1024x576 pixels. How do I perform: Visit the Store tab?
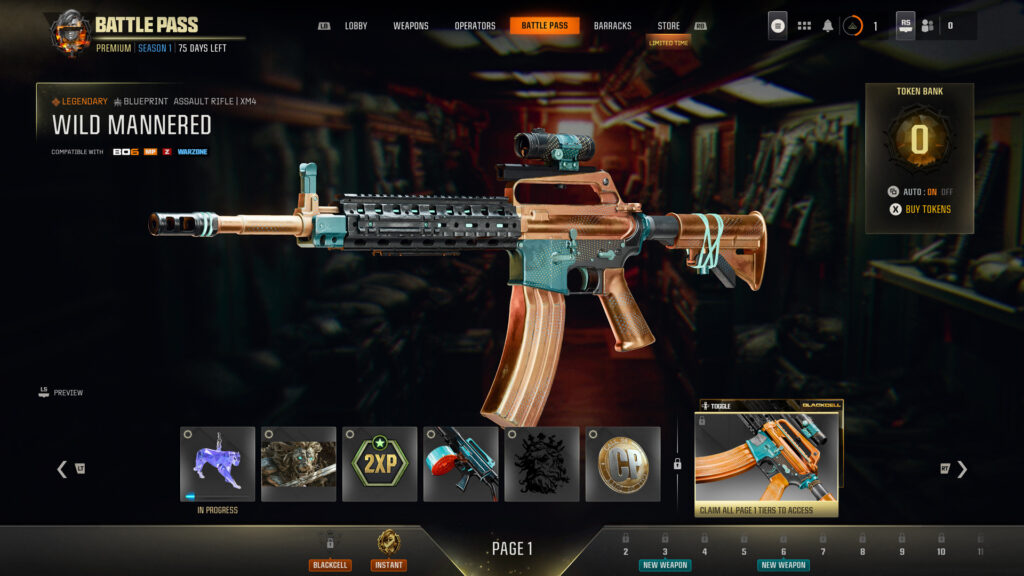click(x=668, y=26)
